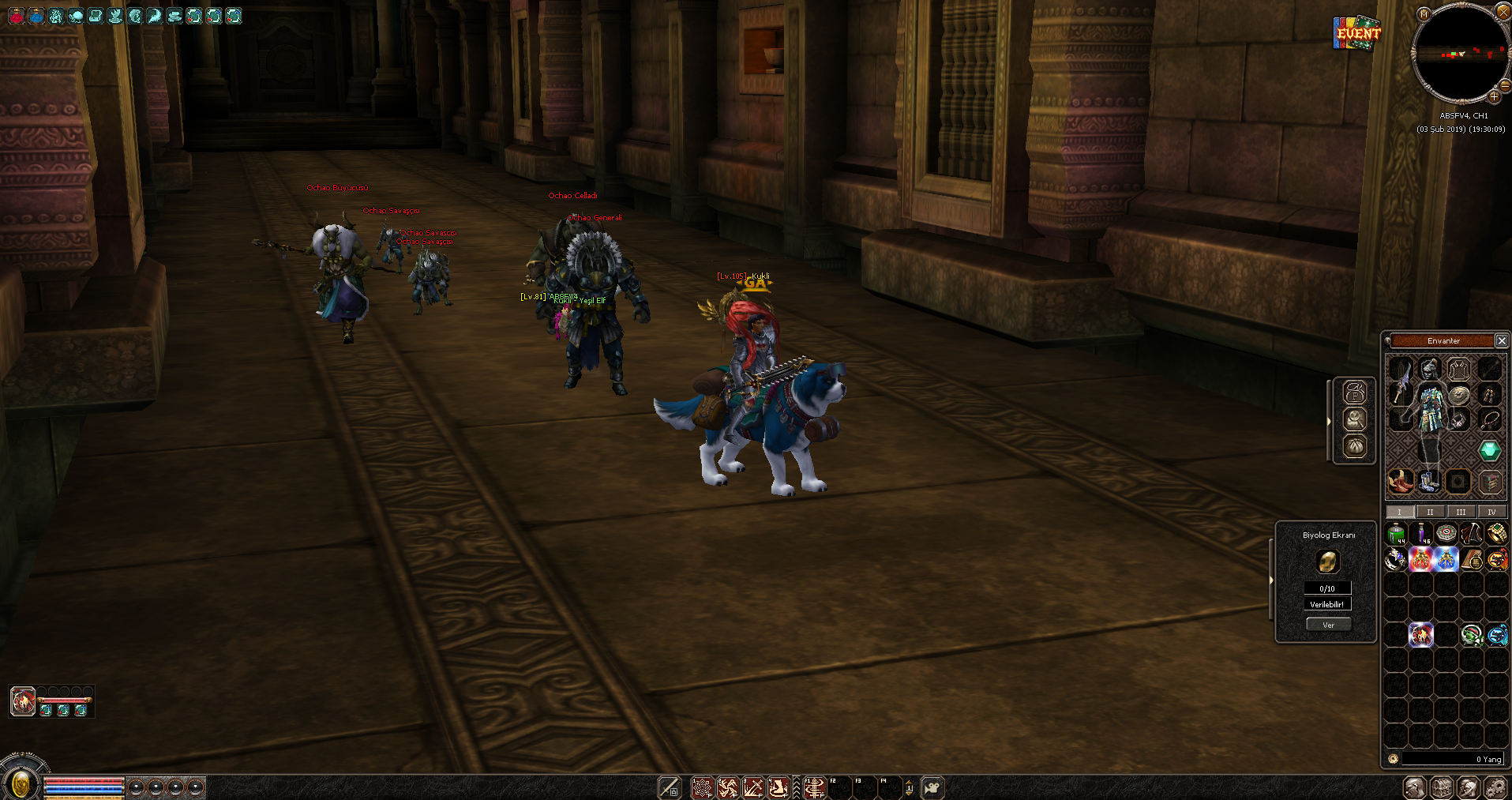Click the Ver button in Biyolog Ekranı
The height and width of the screenshot is (800, 1512).
(x=1328, y=625)
